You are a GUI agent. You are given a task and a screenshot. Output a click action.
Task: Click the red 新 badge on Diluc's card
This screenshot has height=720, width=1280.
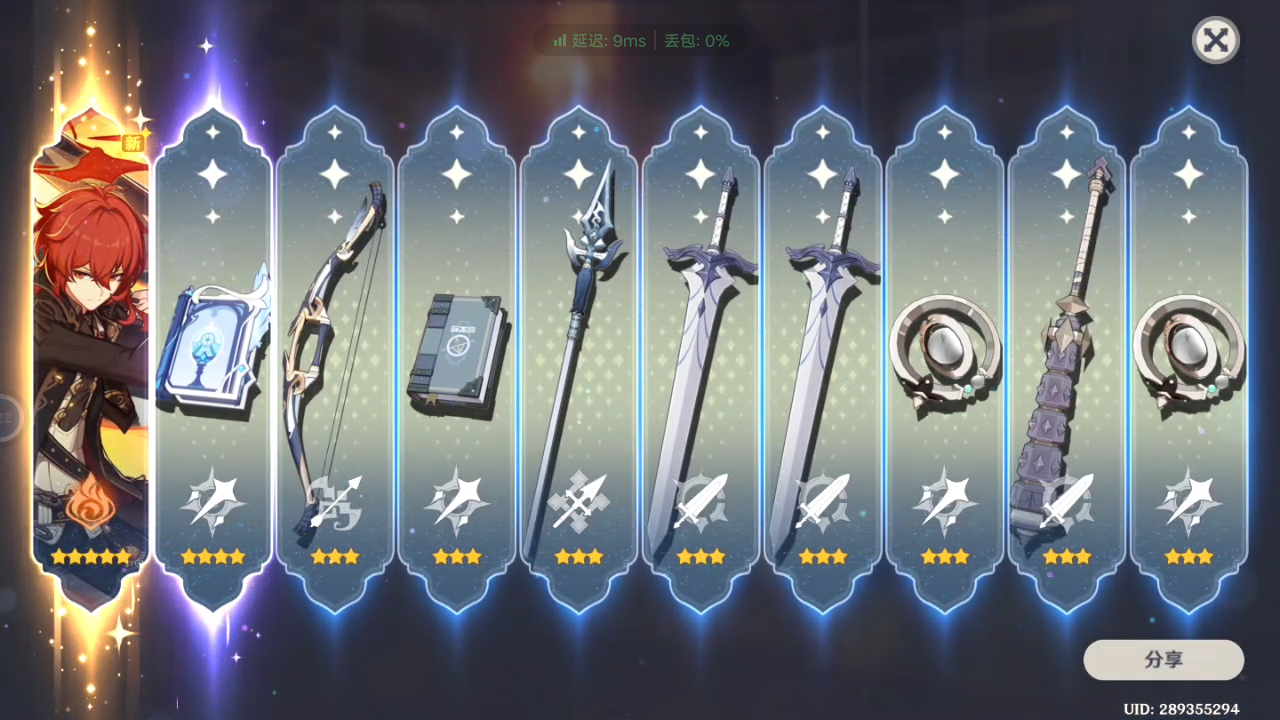pyautogui.click(x=133, y=142)
